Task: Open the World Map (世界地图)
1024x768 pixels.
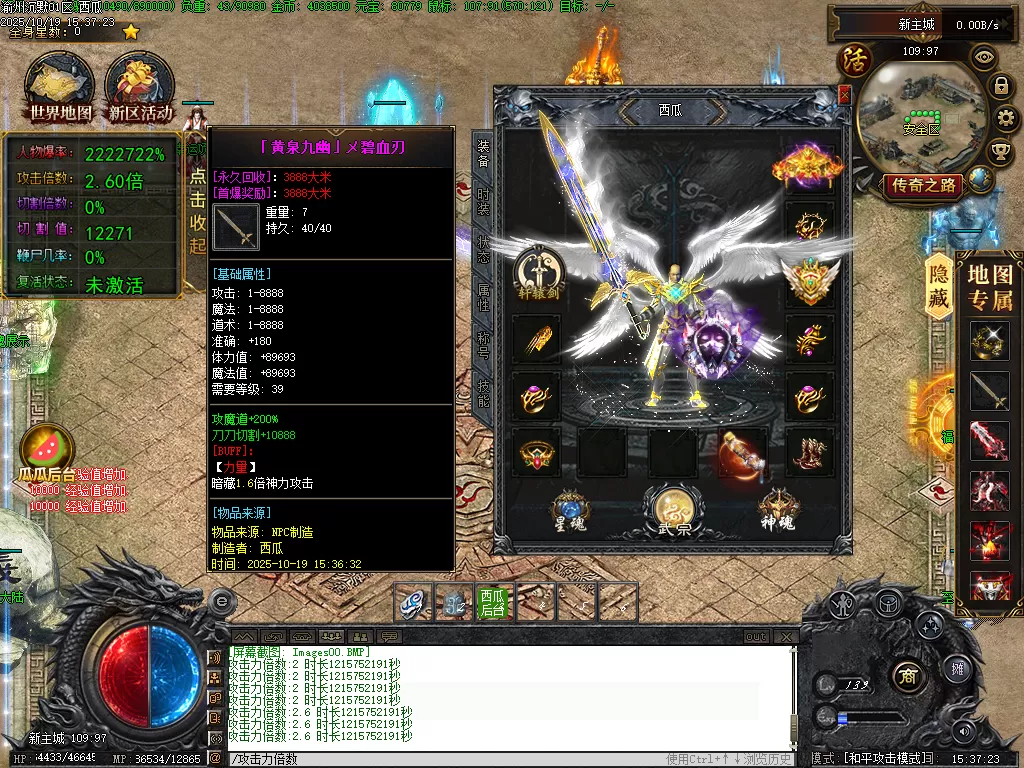Action: tap(60, 88)
